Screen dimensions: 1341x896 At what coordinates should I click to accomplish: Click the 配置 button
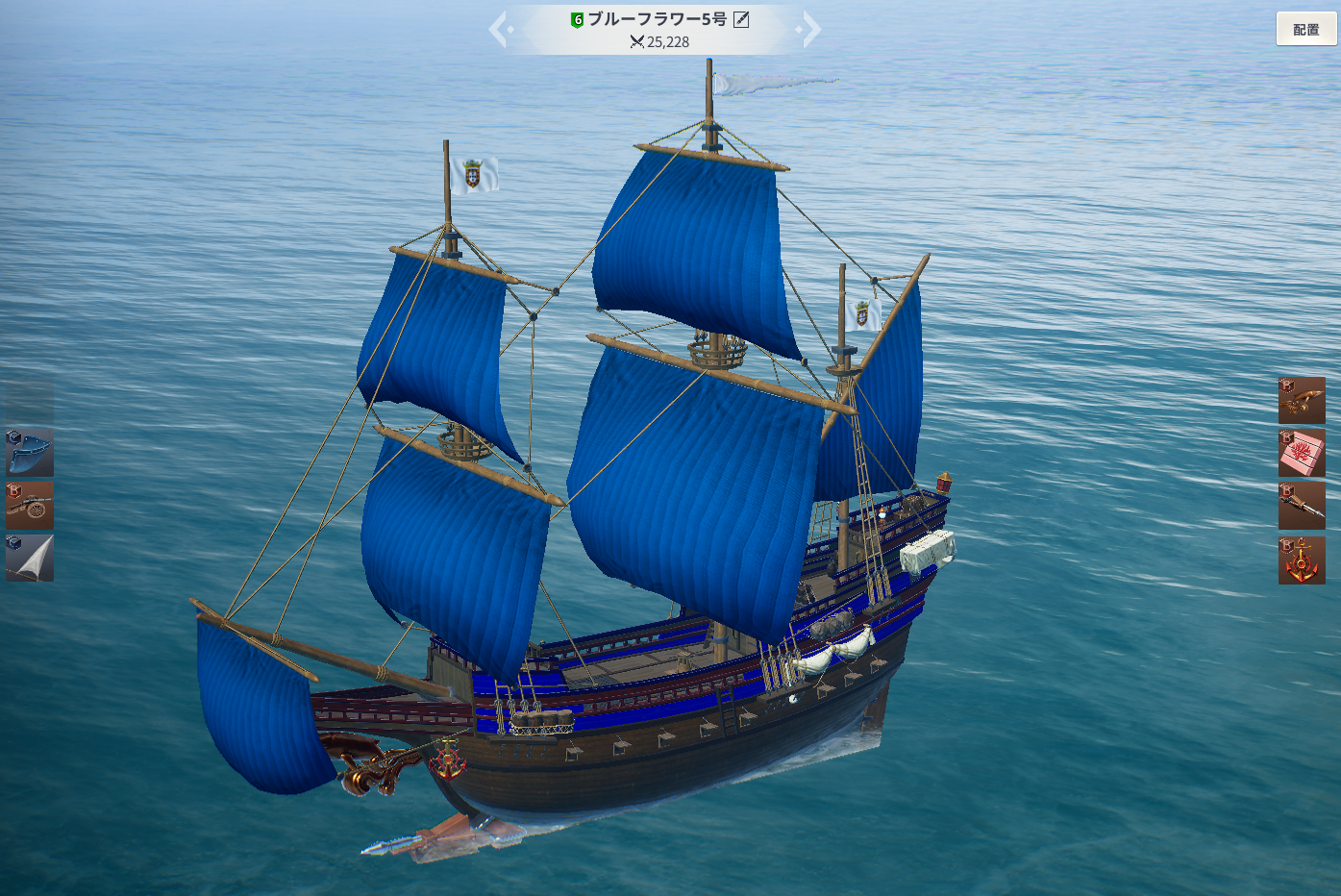[1305, 30]
